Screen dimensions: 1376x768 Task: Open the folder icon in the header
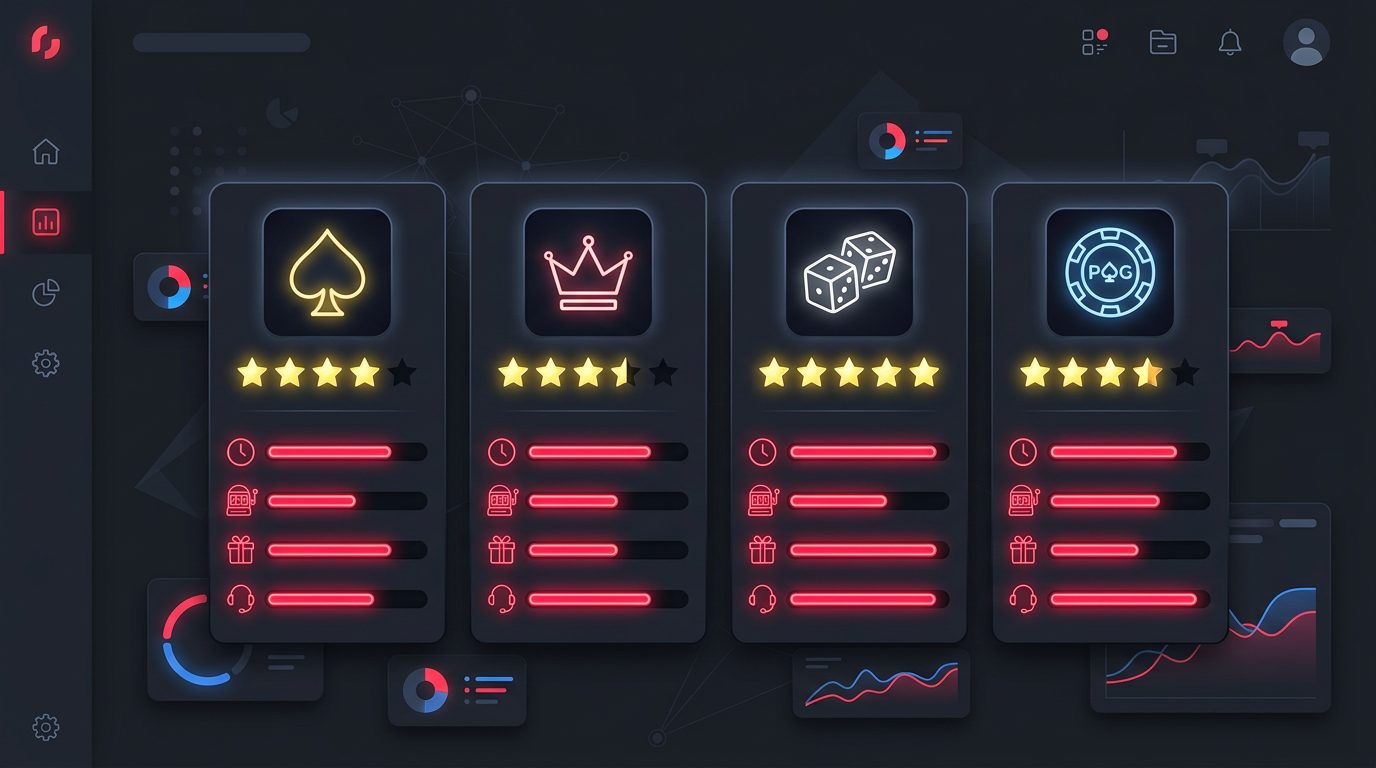point(1163,42)
